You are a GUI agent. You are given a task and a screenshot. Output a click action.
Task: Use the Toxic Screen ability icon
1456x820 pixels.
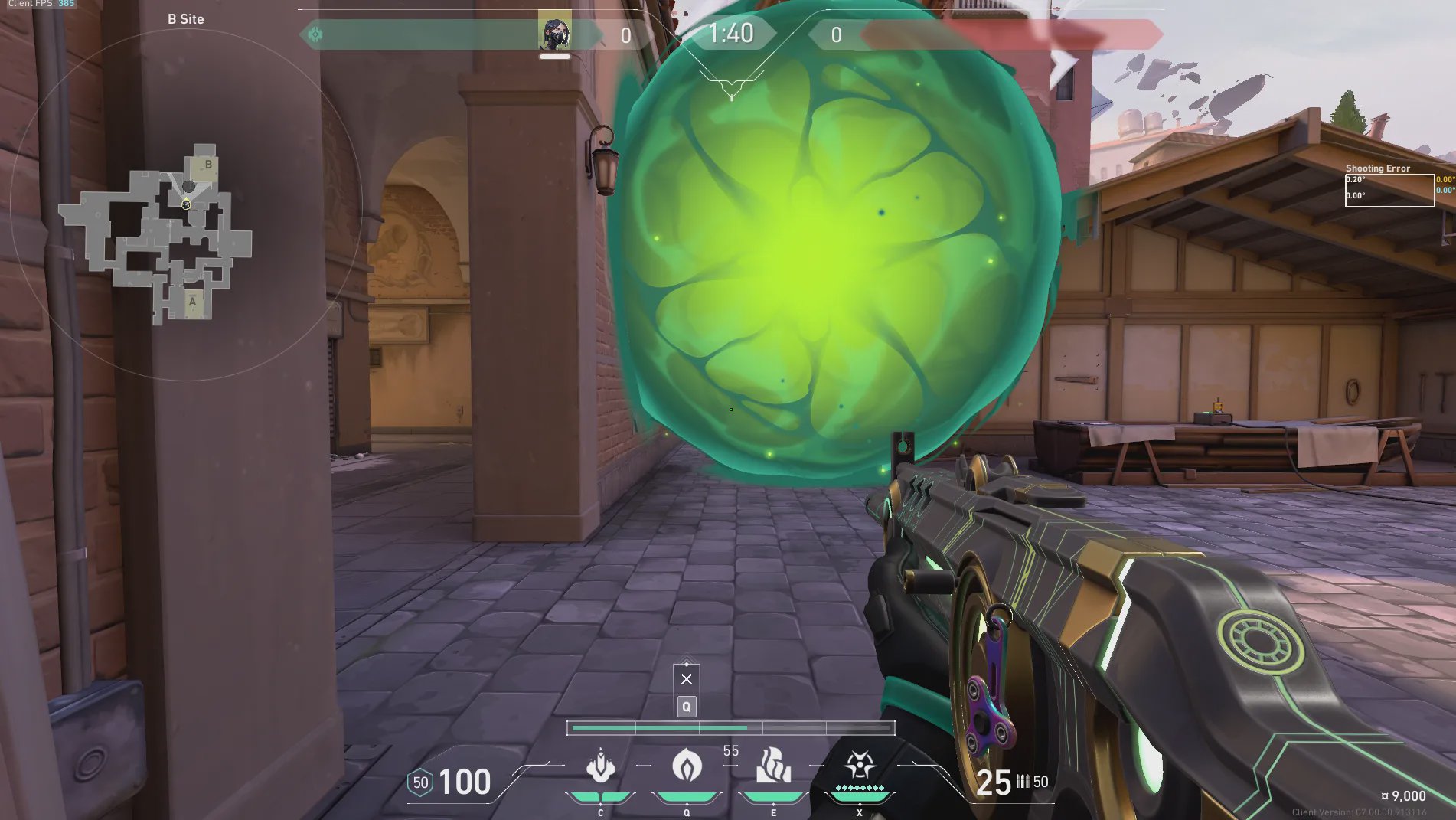(773, 766)
